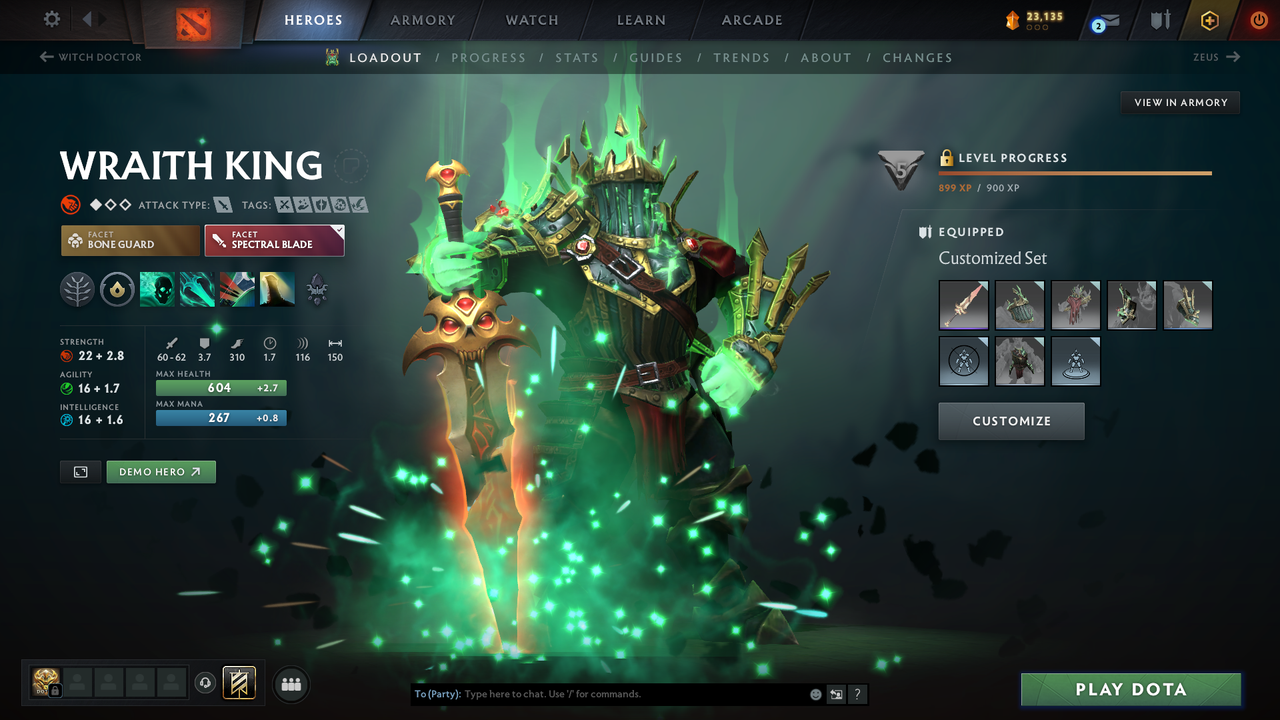Select the Wraithfire Blast skull ability icon
Screen dimensions: 1280x720
pos(157,289)
